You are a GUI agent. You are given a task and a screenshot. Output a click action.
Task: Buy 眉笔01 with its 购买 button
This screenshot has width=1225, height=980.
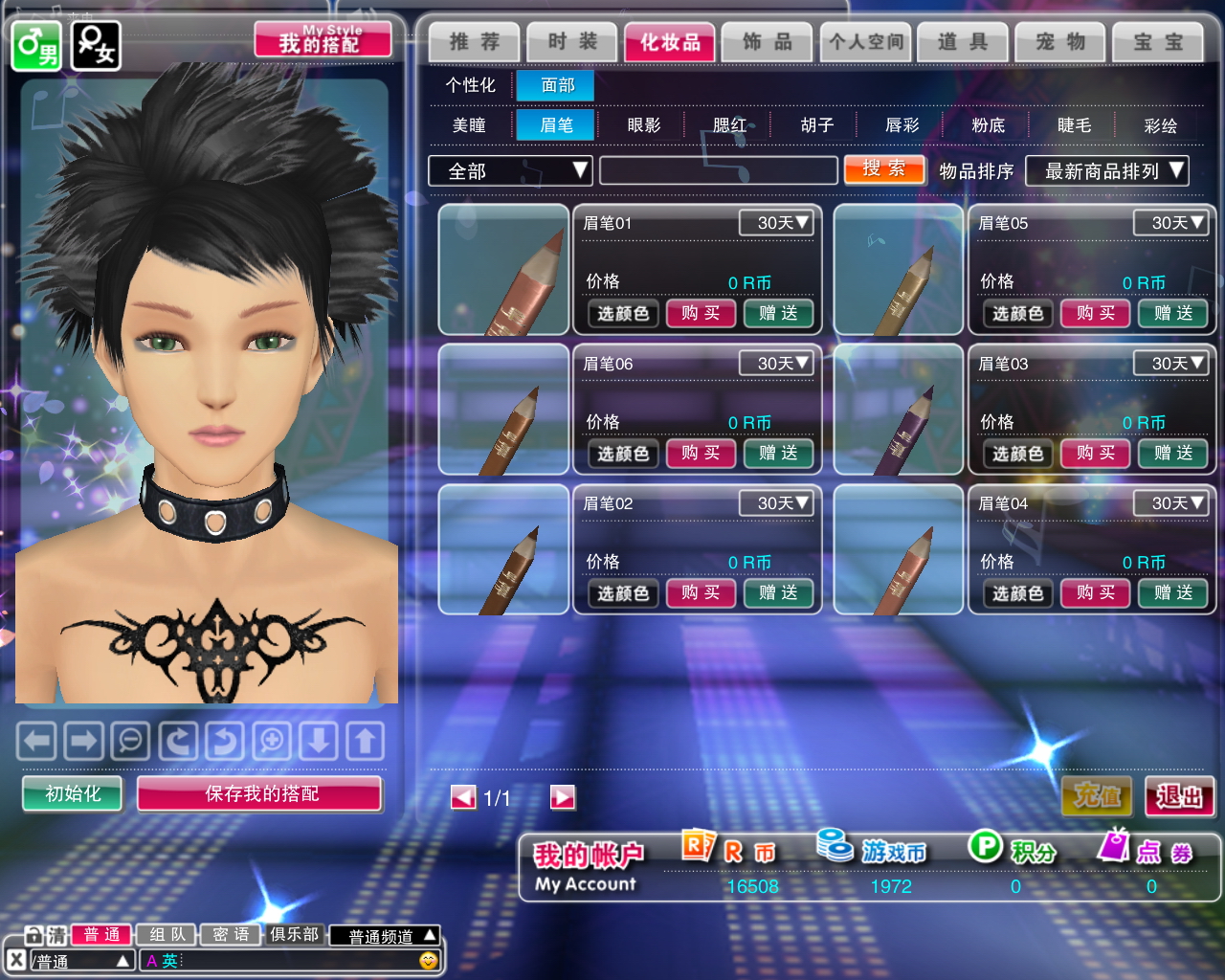(x=700, y=313)
